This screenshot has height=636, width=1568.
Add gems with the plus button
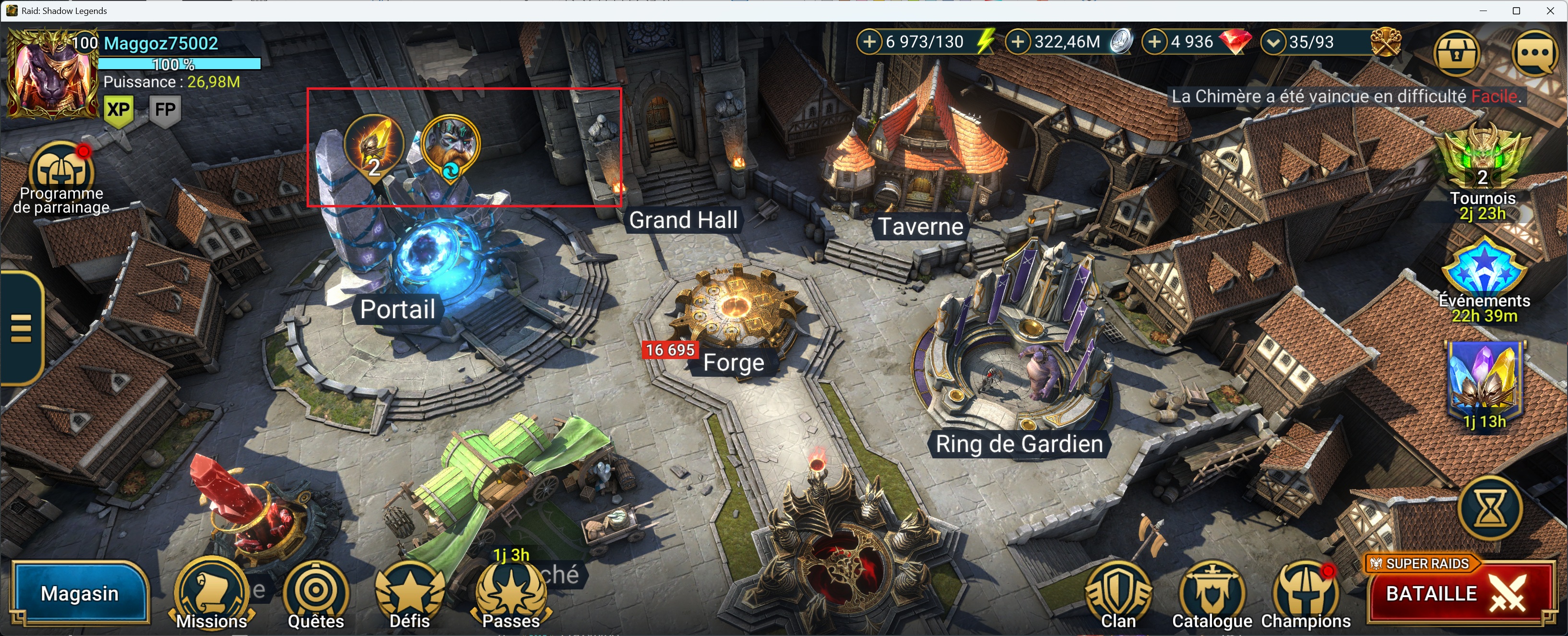point(1155,42)
